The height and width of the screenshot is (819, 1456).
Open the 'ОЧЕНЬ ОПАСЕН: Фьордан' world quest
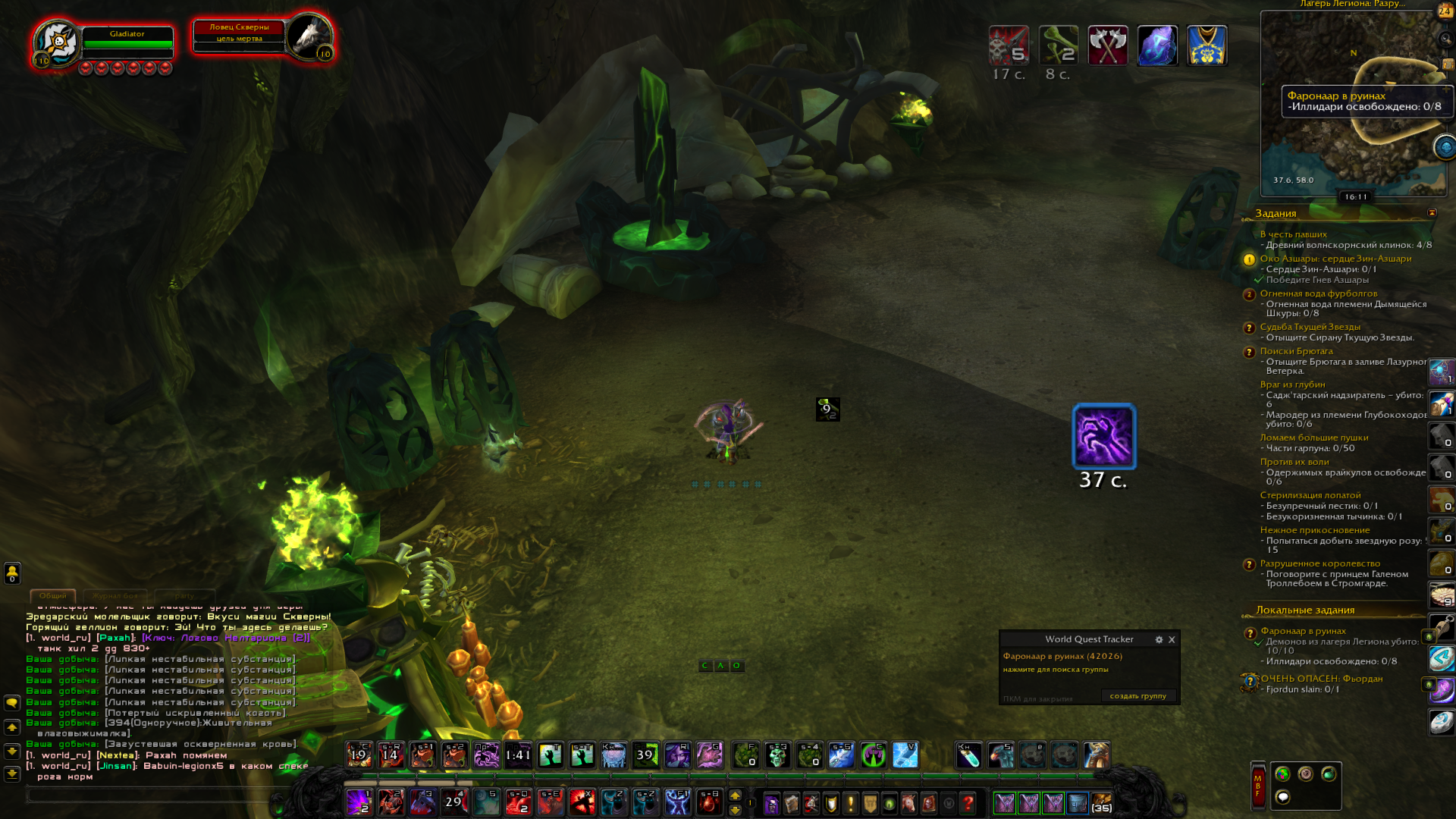(x=1321, y=679)
